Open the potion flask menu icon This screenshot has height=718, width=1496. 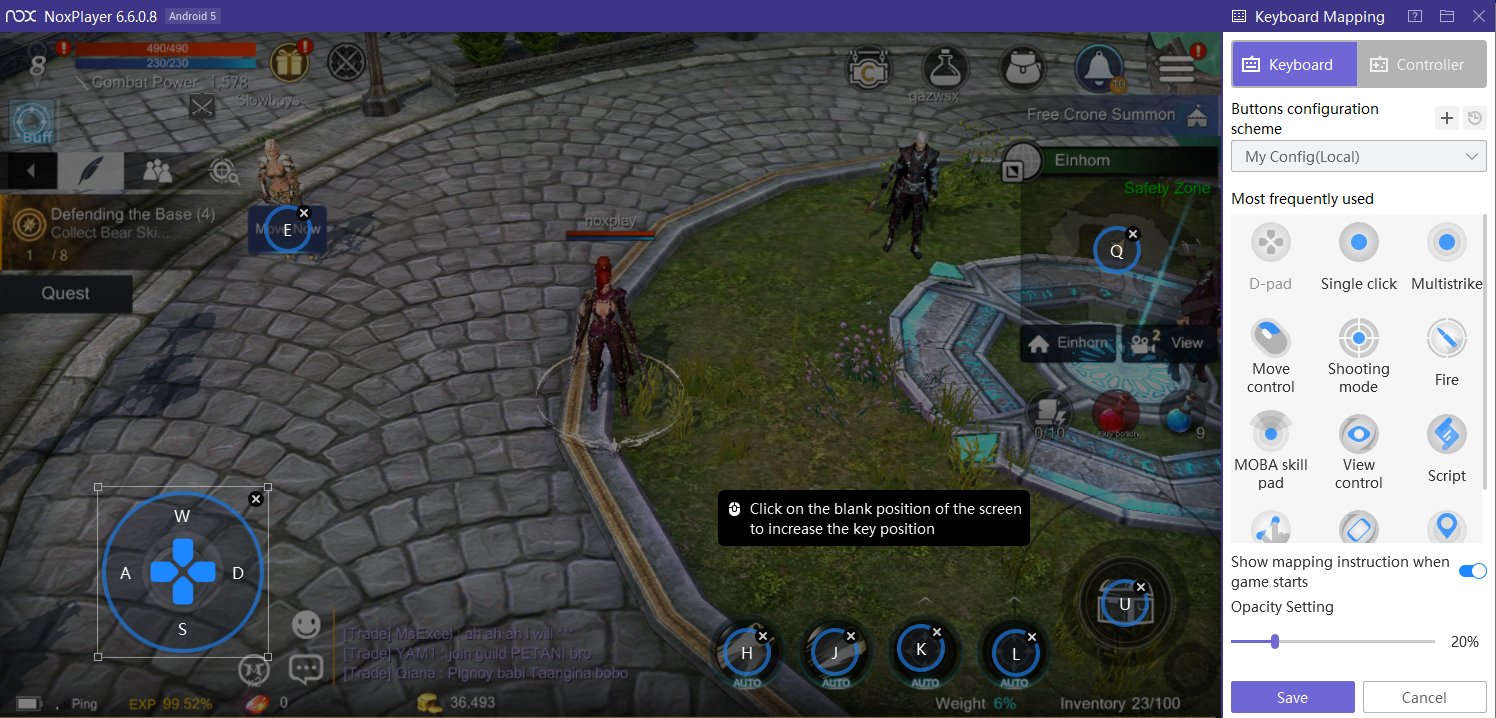[945, 67]
